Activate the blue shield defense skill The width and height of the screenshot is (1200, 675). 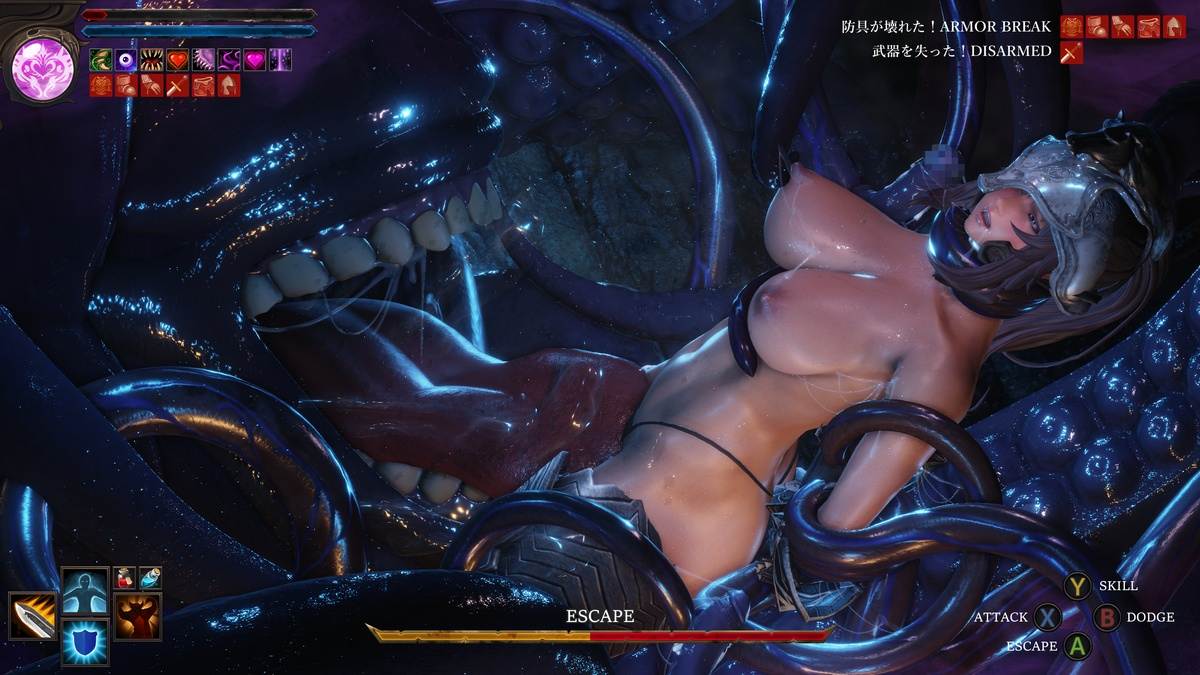85,641
